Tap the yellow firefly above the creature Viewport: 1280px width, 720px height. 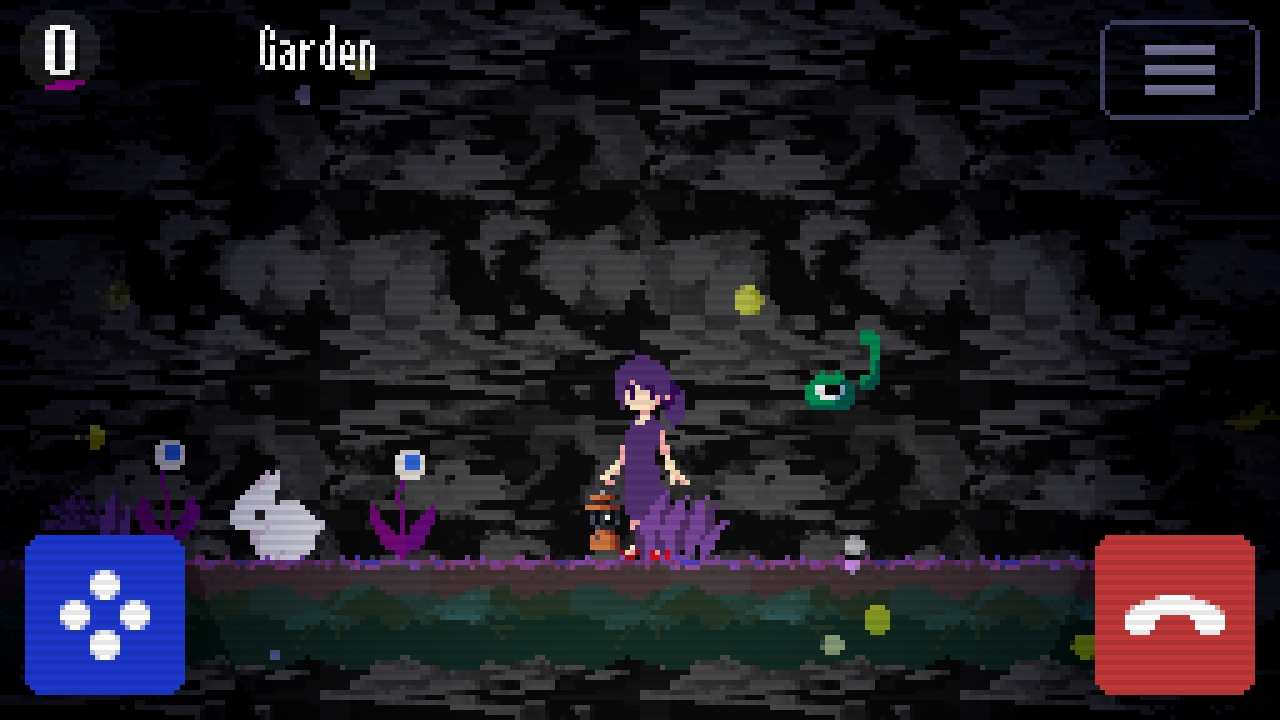coord(748,300)
